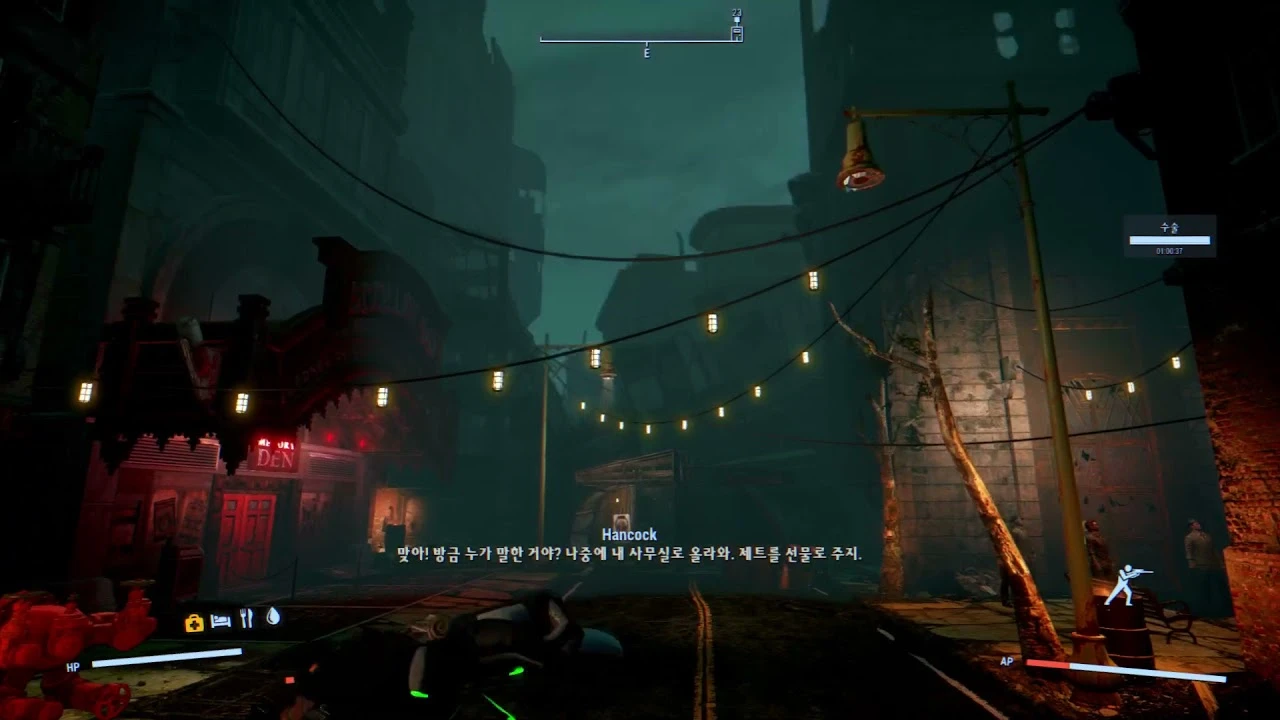Expand the status icon row near the HP bar

pos(232,621)
